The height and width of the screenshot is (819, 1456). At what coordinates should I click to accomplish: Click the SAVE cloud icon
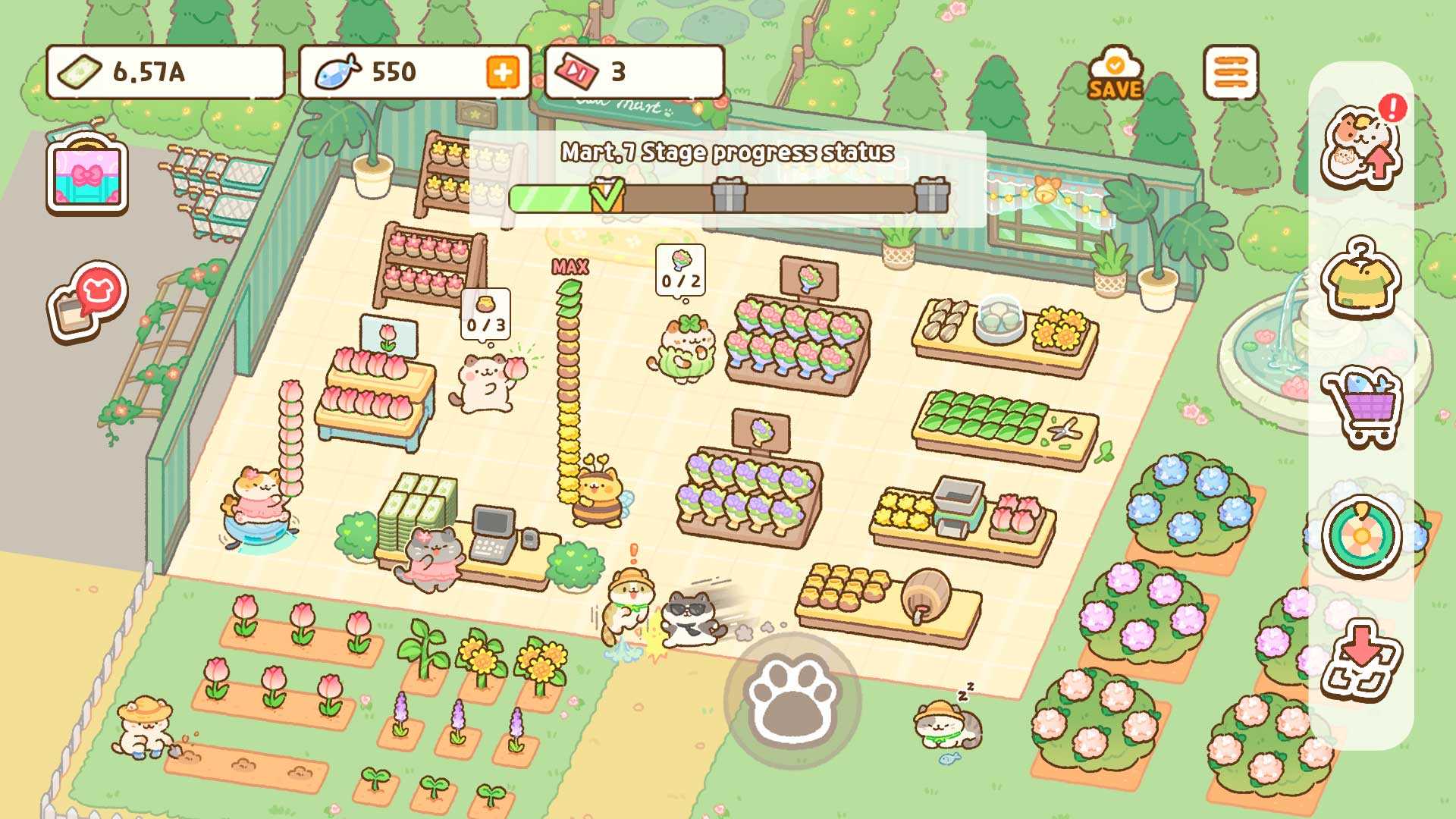point(1115,76)
